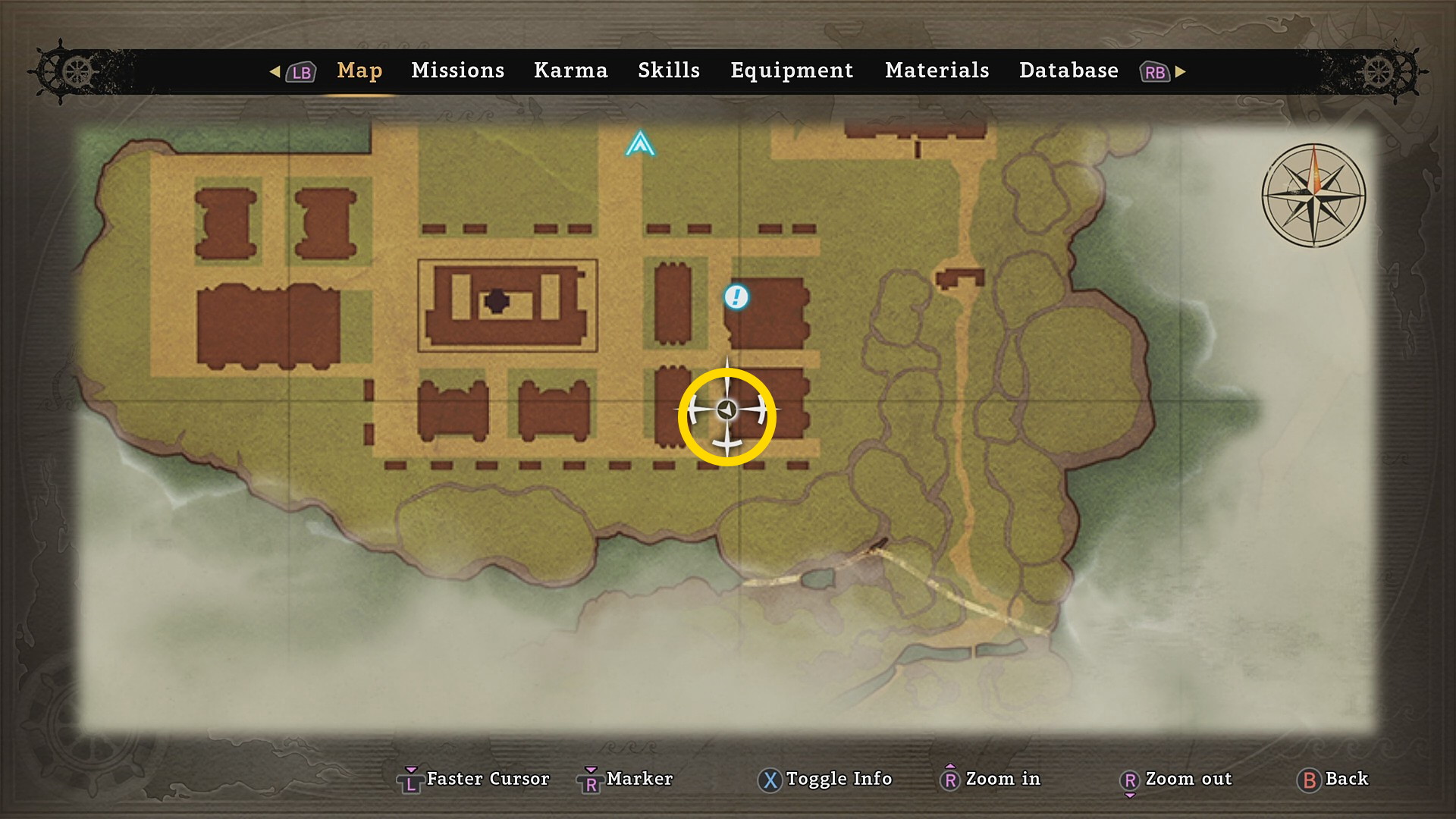Show the Materials tab
Viewport: 1456px width, 819px height.
click(x=937, y=71)
